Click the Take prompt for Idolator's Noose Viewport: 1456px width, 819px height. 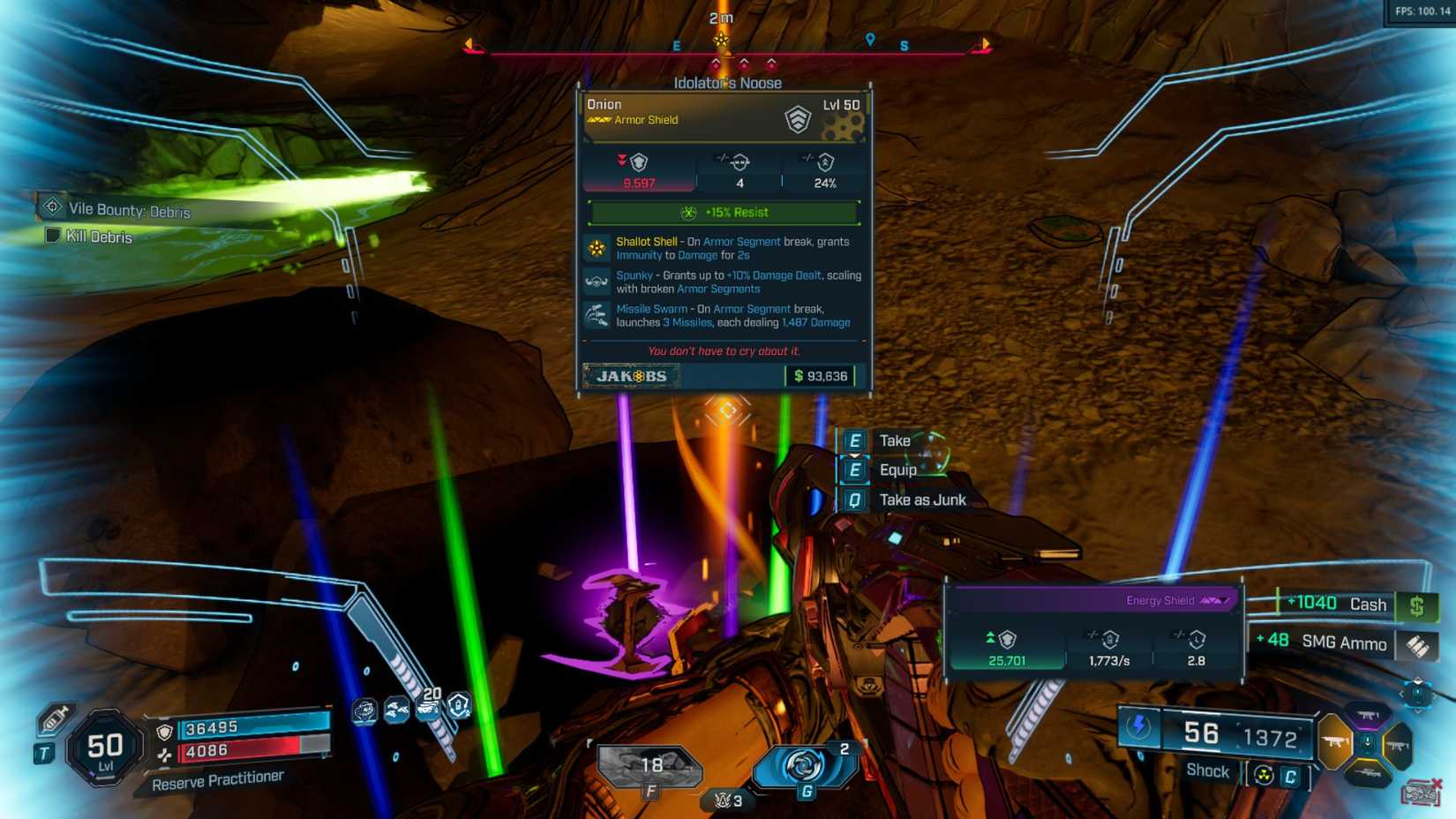pos(894,440)
